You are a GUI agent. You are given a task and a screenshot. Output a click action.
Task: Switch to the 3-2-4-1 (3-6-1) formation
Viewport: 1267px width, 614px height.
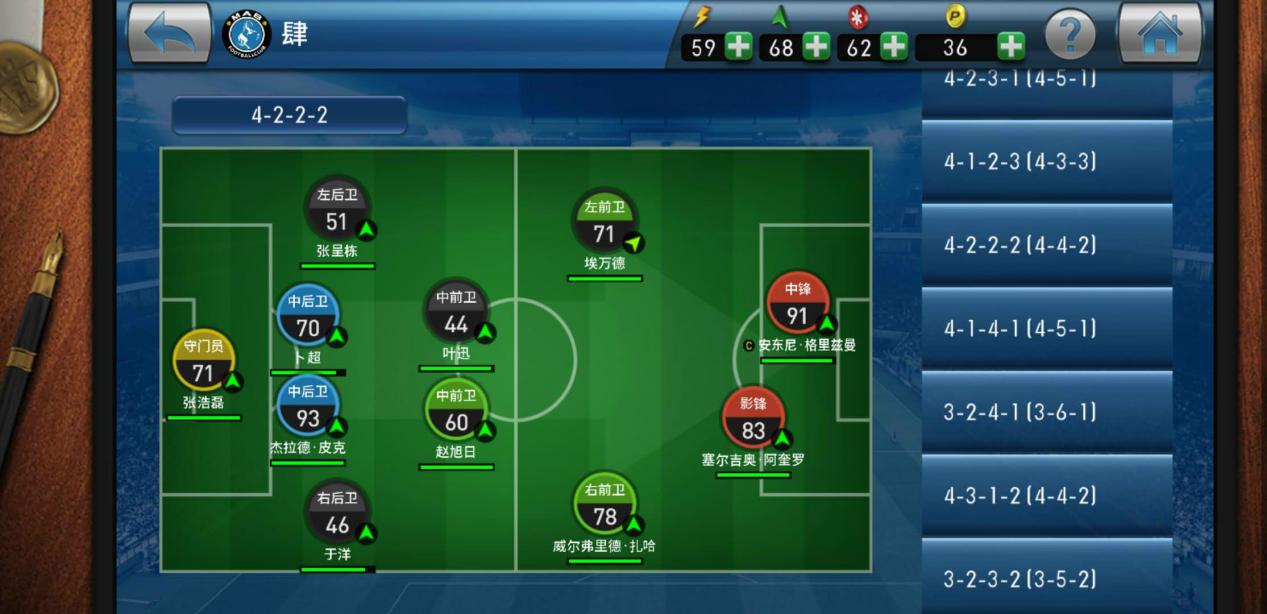[x=1046, y=412]
